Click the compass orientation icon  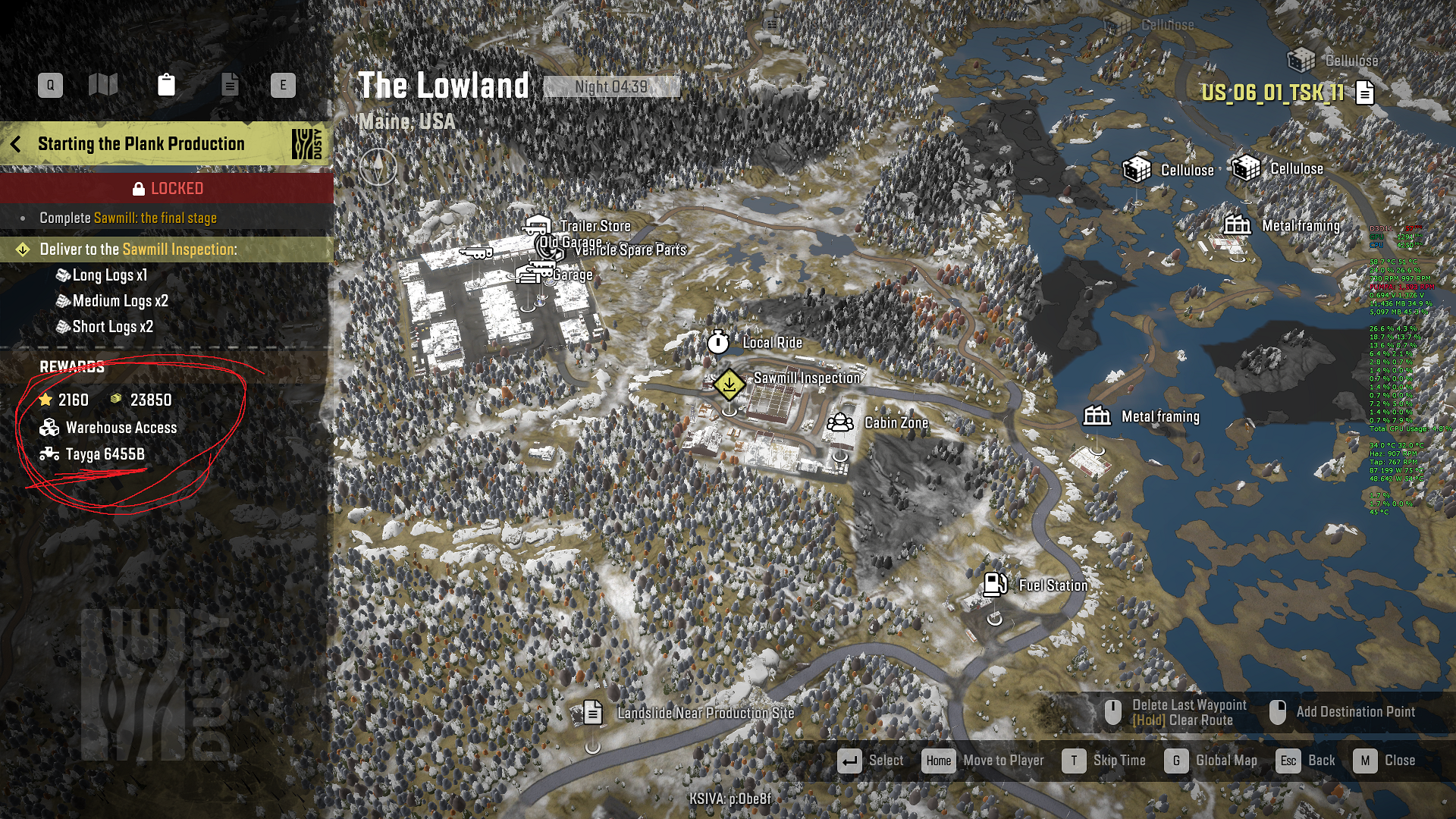378,166
